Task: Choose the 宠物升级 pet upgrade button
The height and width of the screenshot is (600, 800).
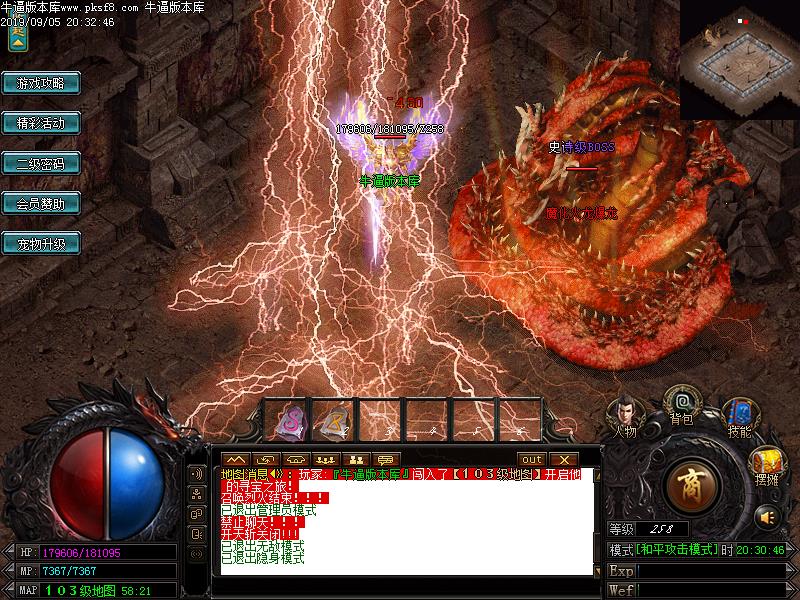Action: 41,243
